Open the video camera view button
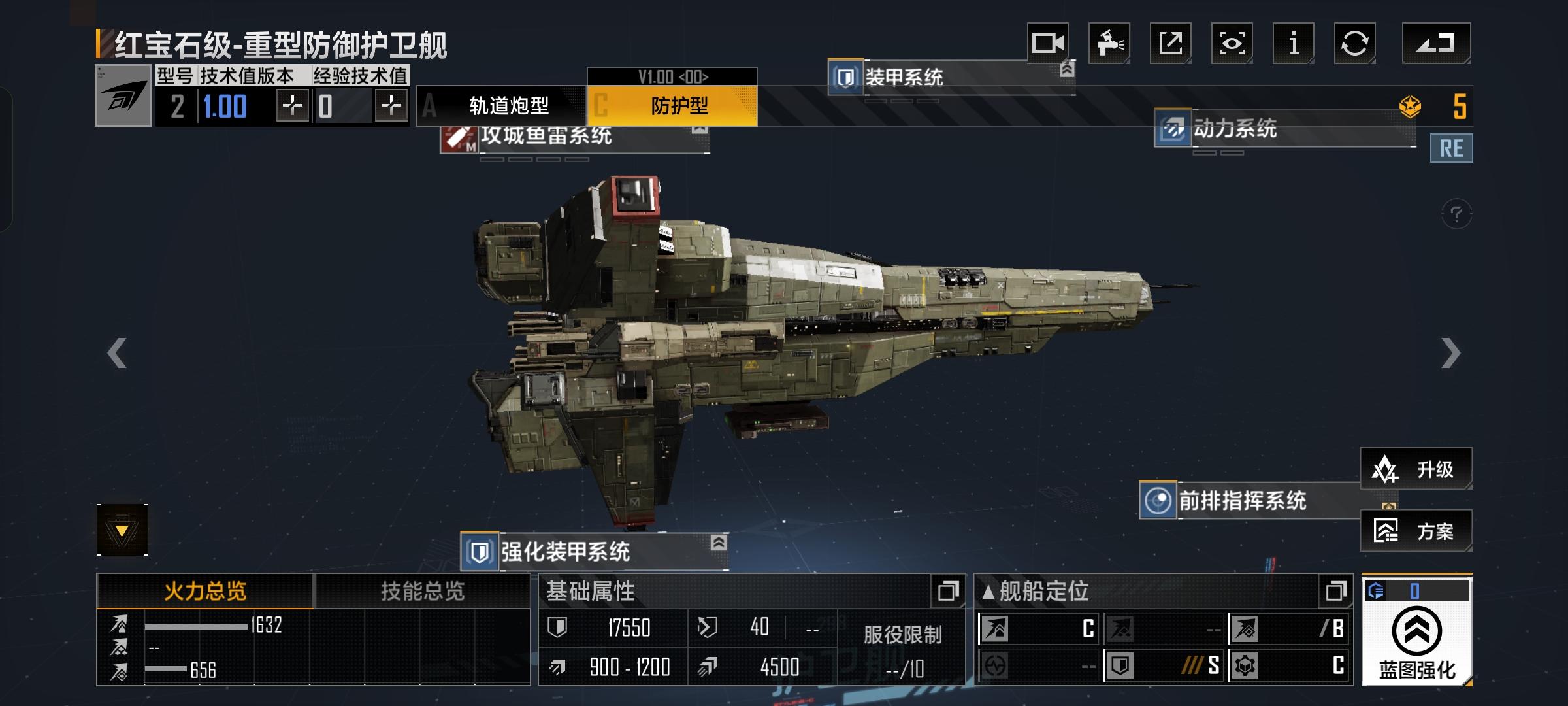1568x706 pixels. point(1047,43)
